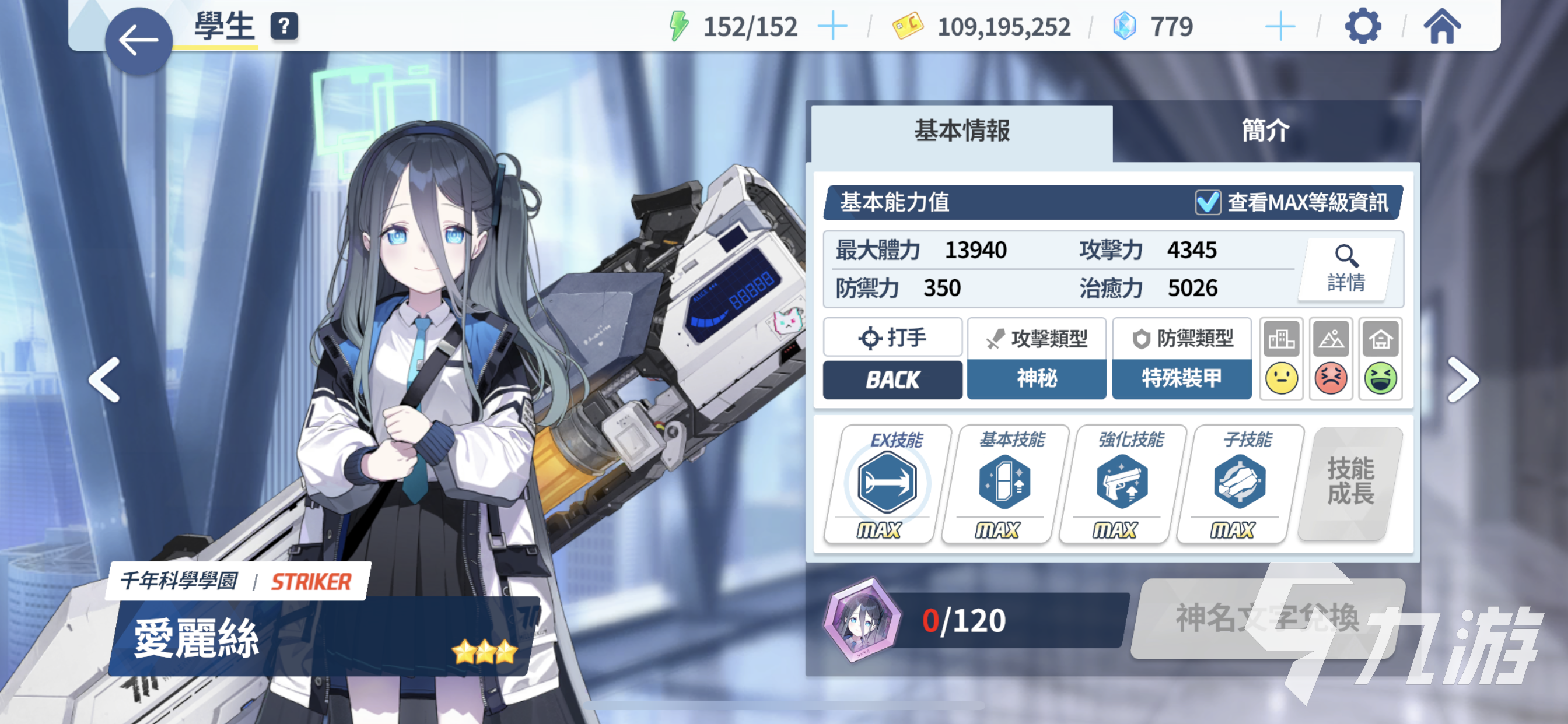This screenshot has width=1568, height=724.
Task: Show the previous student with left arrow
Action: [x=104, y=380]
